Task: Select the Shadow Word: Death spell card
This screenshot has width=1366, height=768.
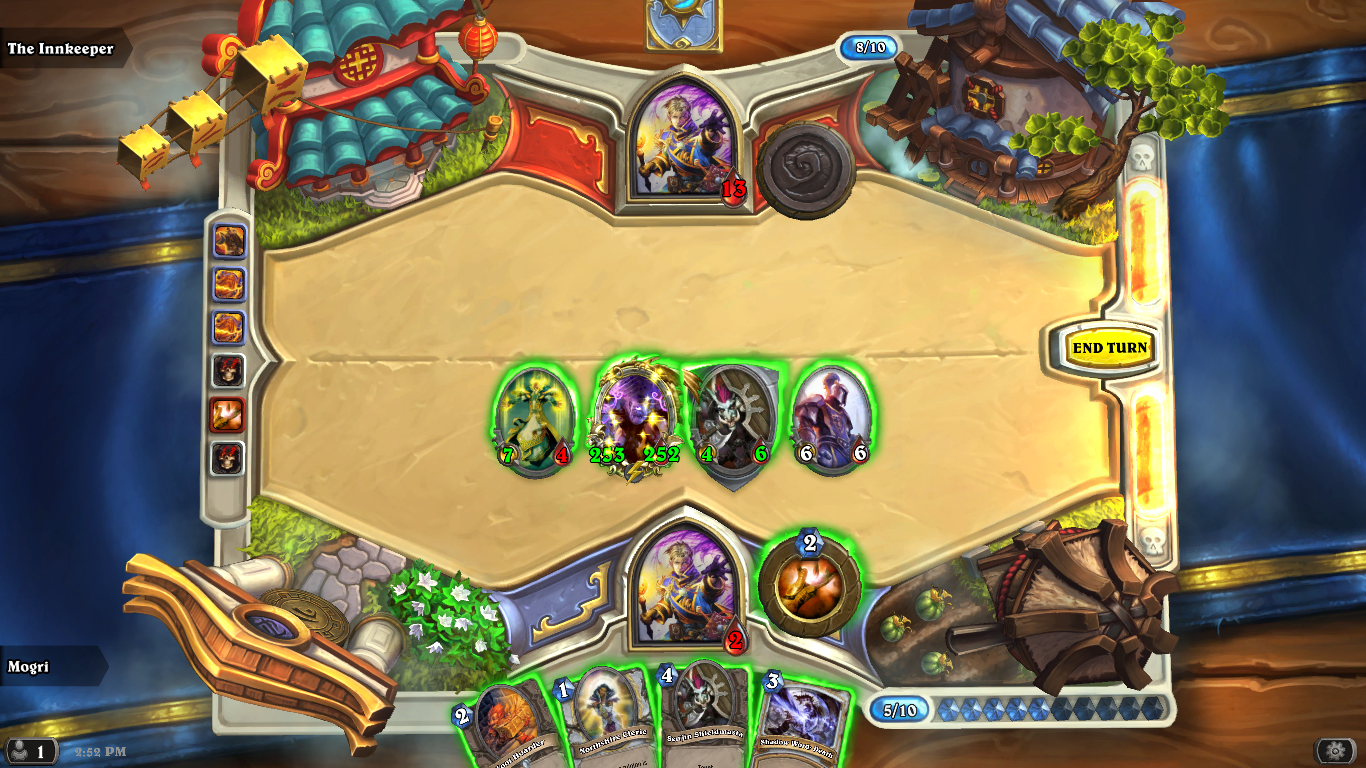Action: [x=801, y=724]
